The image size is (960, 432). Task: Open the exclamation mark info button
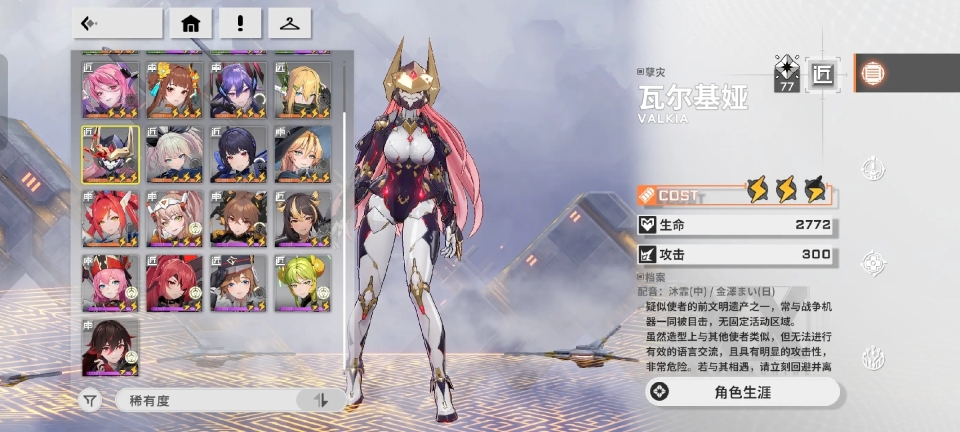[x=240, y=23]
